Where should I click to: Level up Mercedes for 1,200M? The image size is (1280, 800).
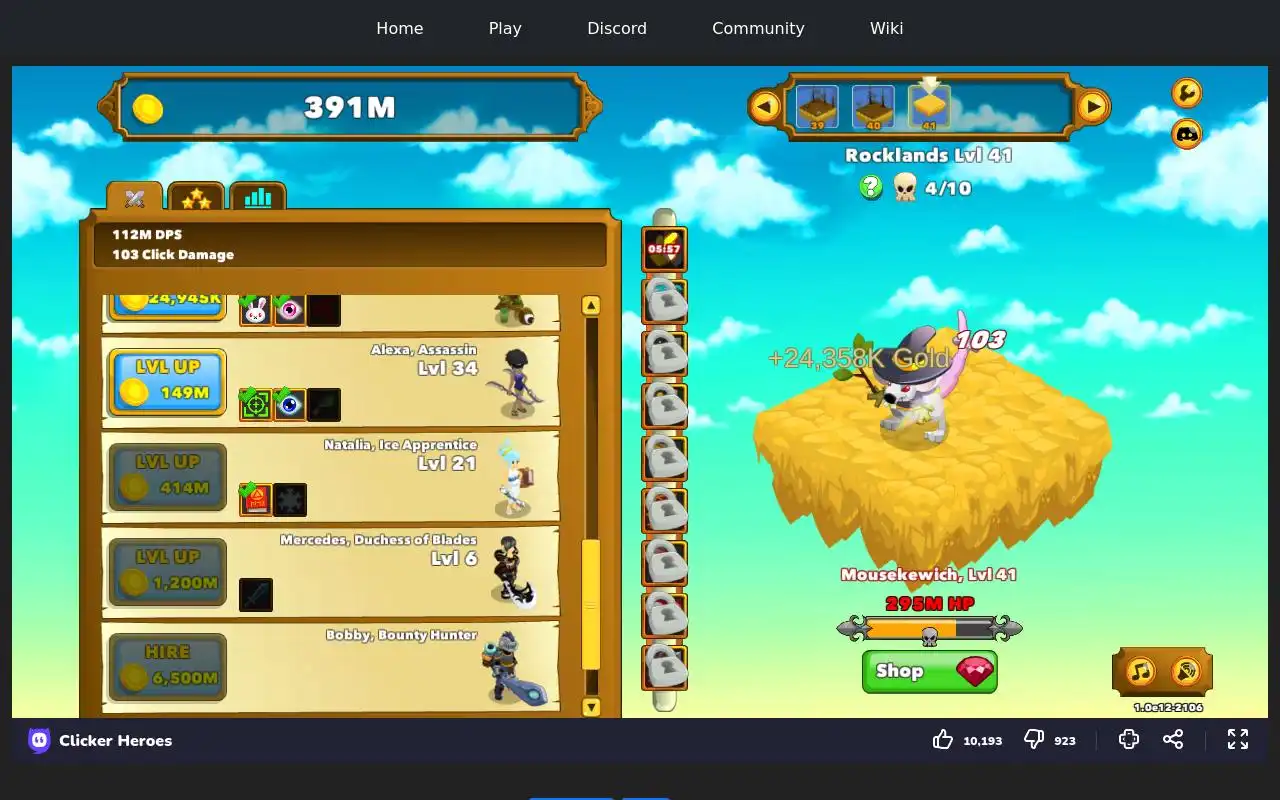pos(167,572)
